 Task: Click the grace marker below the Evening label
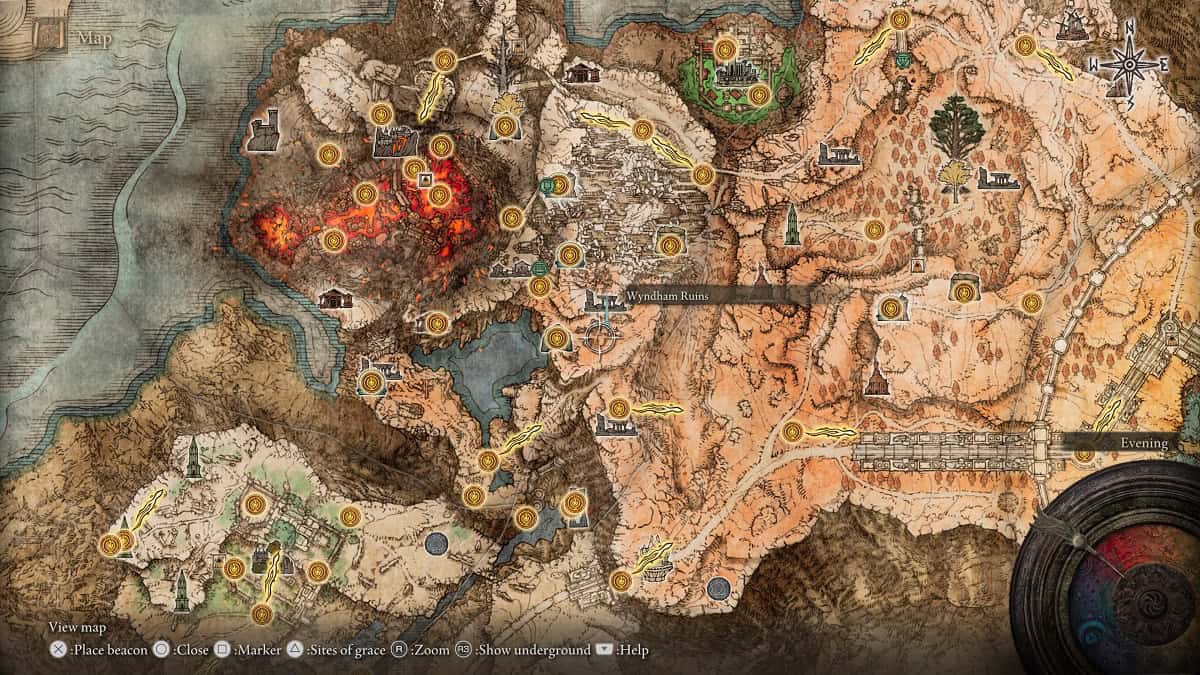(1084, 455)
